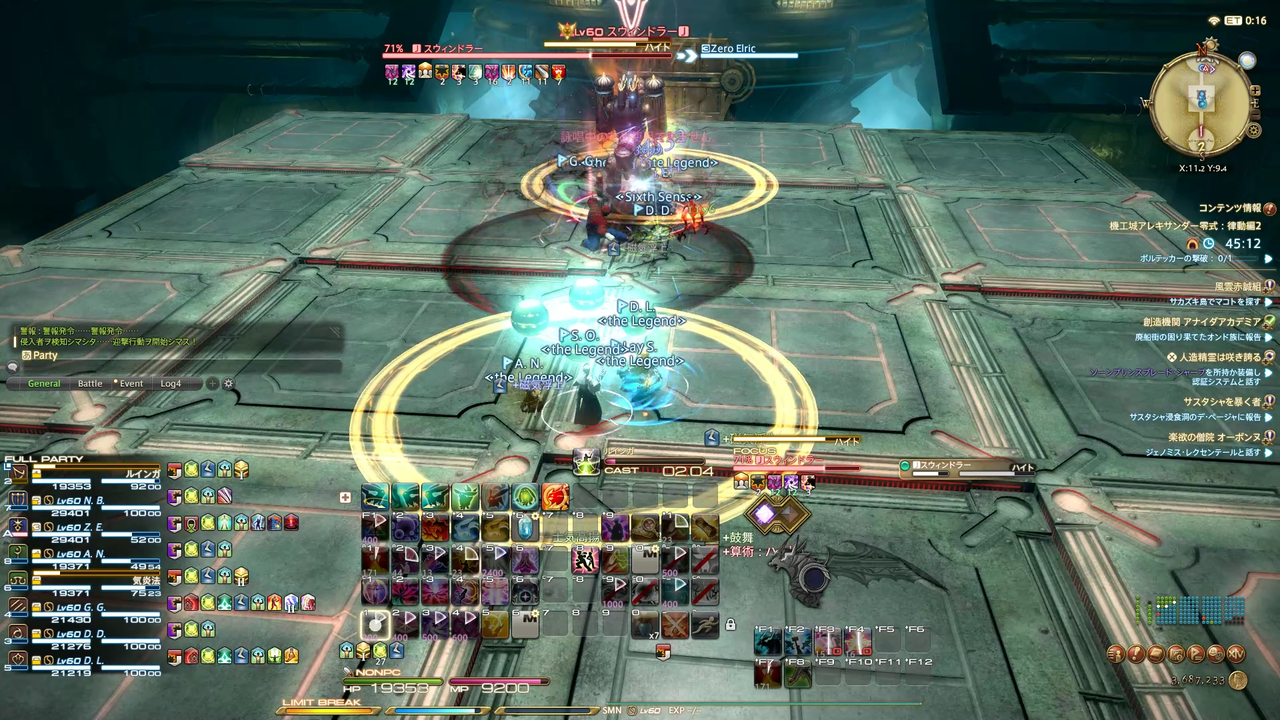Use the potion item with x7 count

646,624
